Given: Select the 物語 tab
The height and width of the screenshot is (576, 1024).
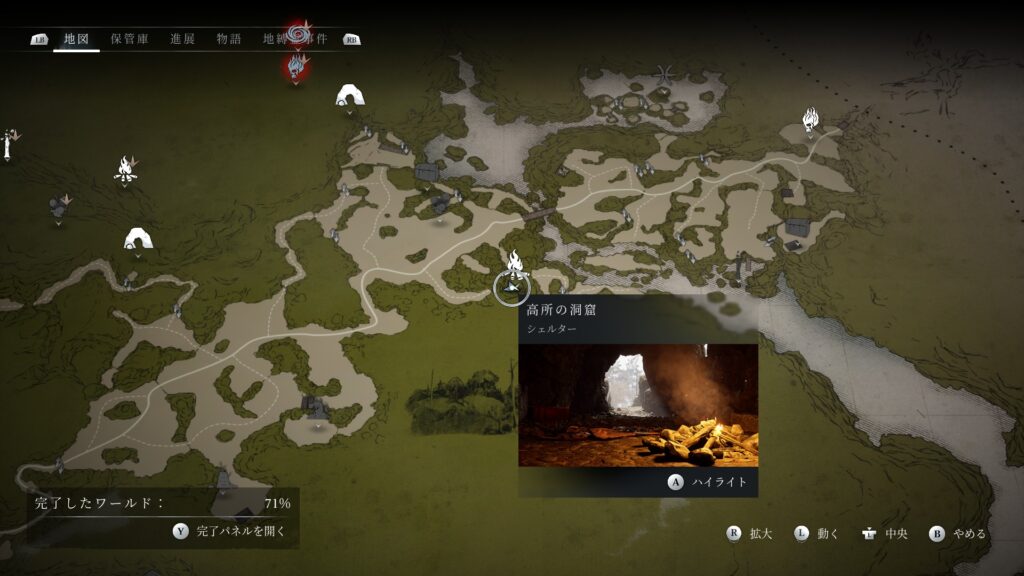Looking at the screenshot, I should pos(229,39).
